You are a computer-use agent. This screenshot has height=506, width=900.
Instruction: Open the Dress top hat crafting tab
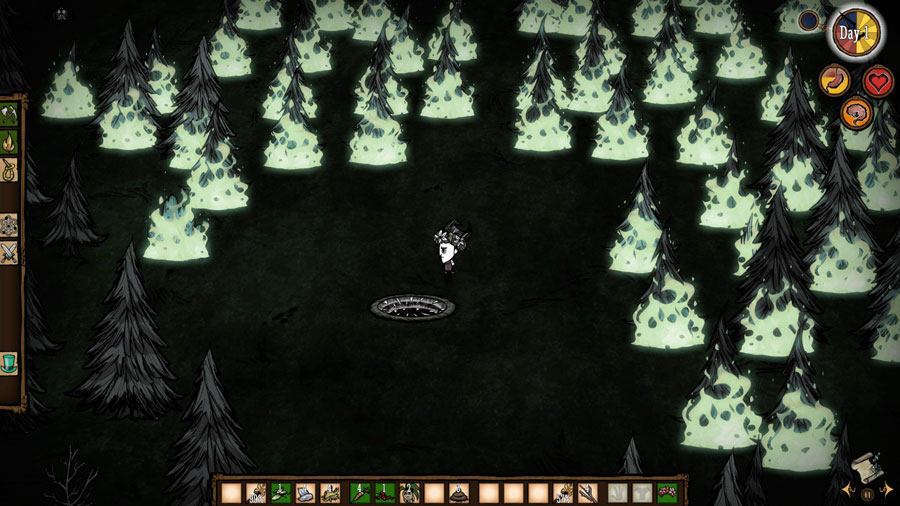point(9,362)
